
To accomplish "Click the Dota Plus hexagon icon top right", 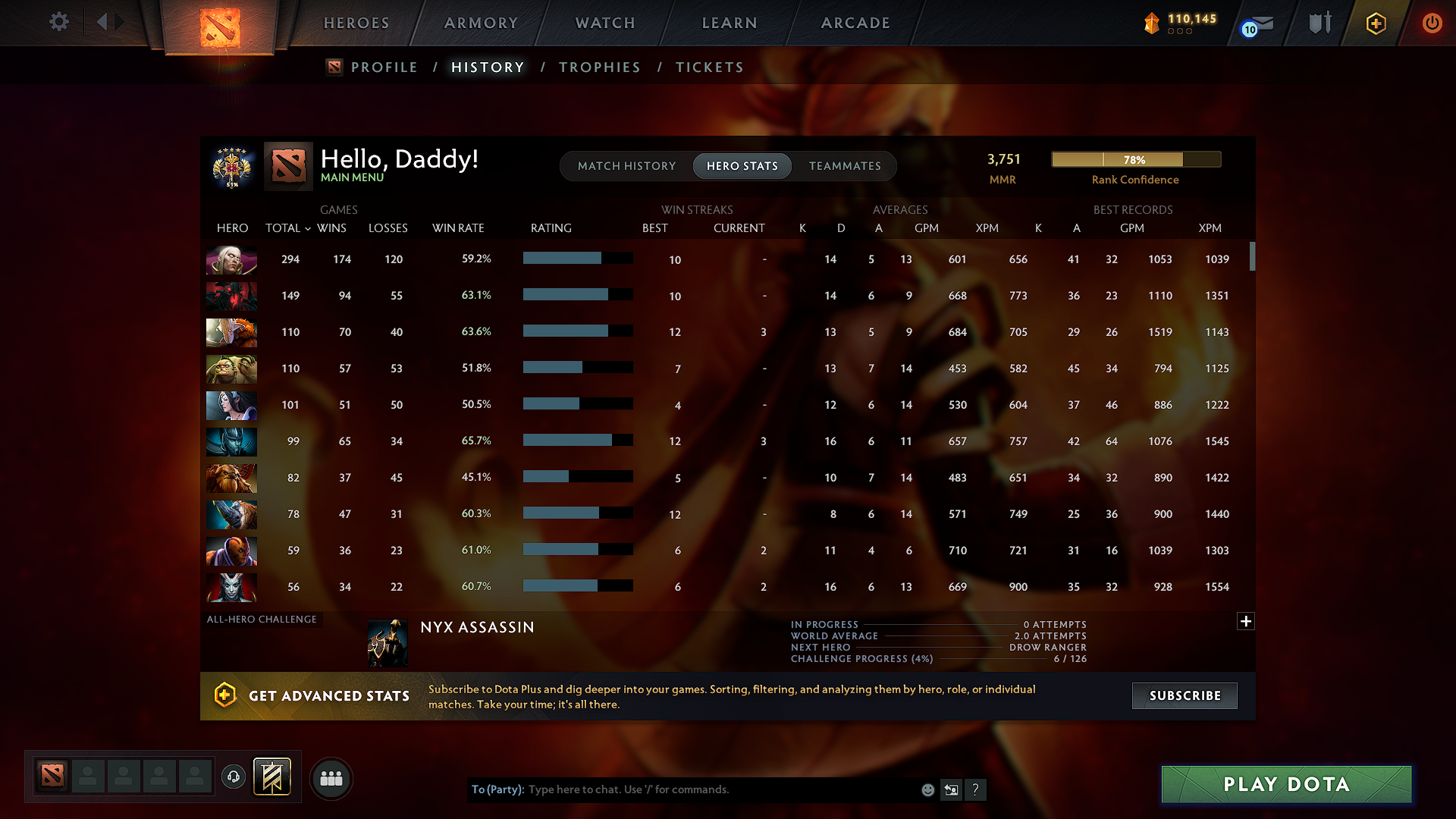I will 1376,24.
